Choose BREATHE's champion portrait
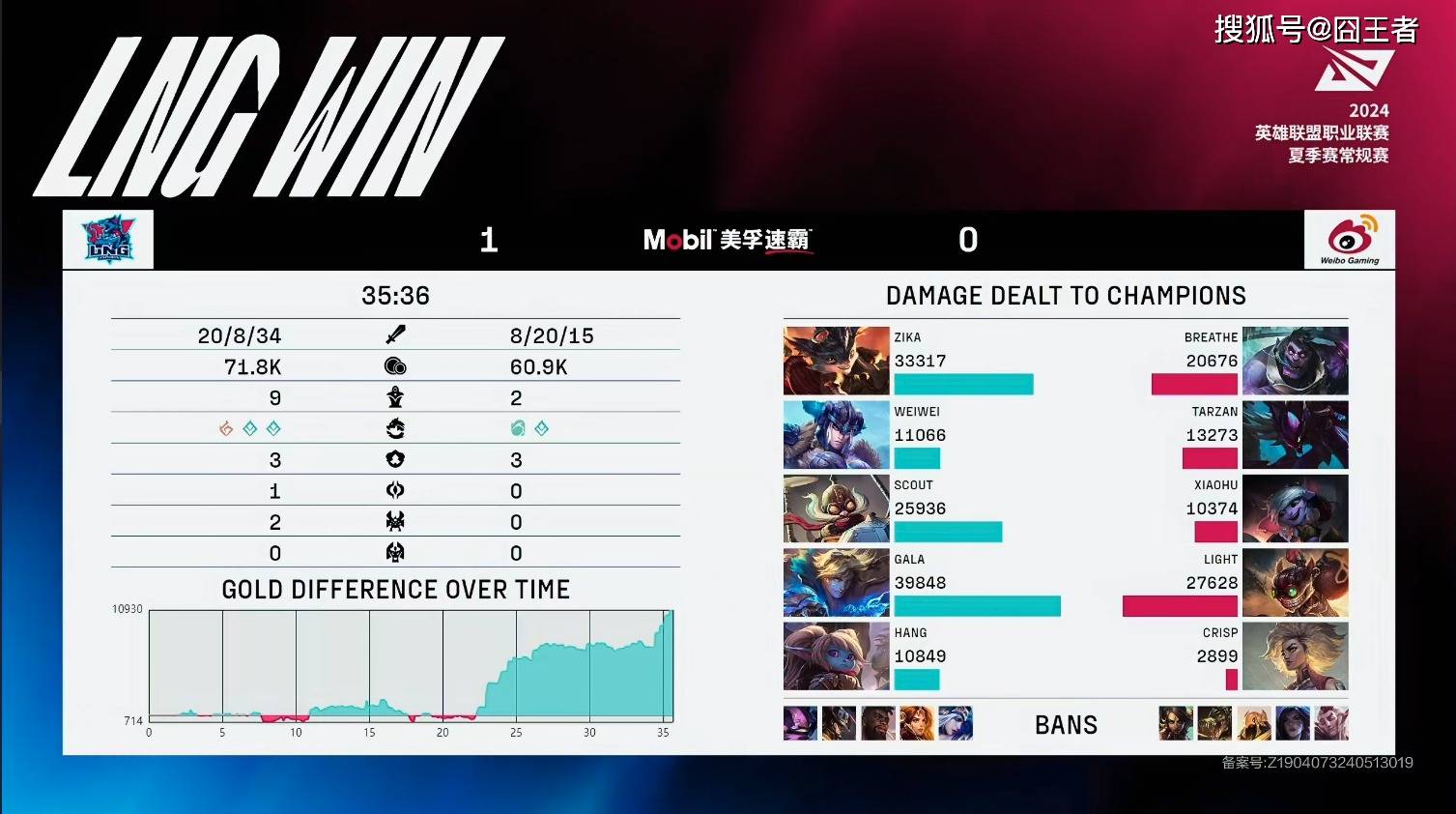Screen dimensions: 1456x814 pos(1295,361)
